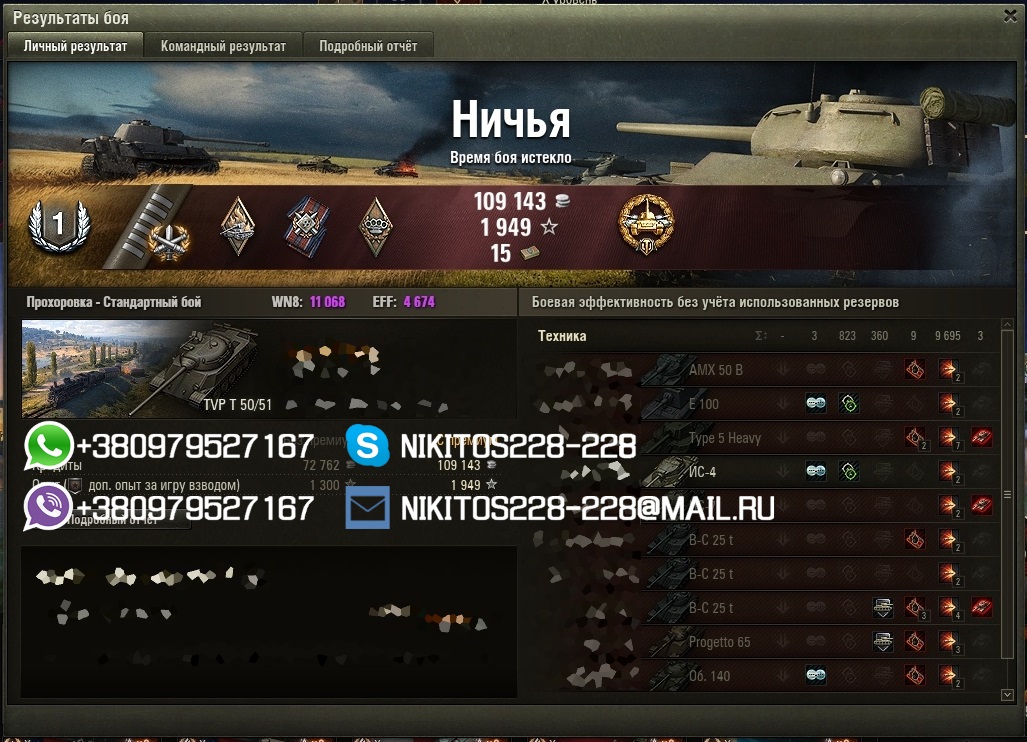The height and width of the screenshot is (742, 1027).
Task: Switch to the Командный результат tab
Action: (x=223, y=46)
